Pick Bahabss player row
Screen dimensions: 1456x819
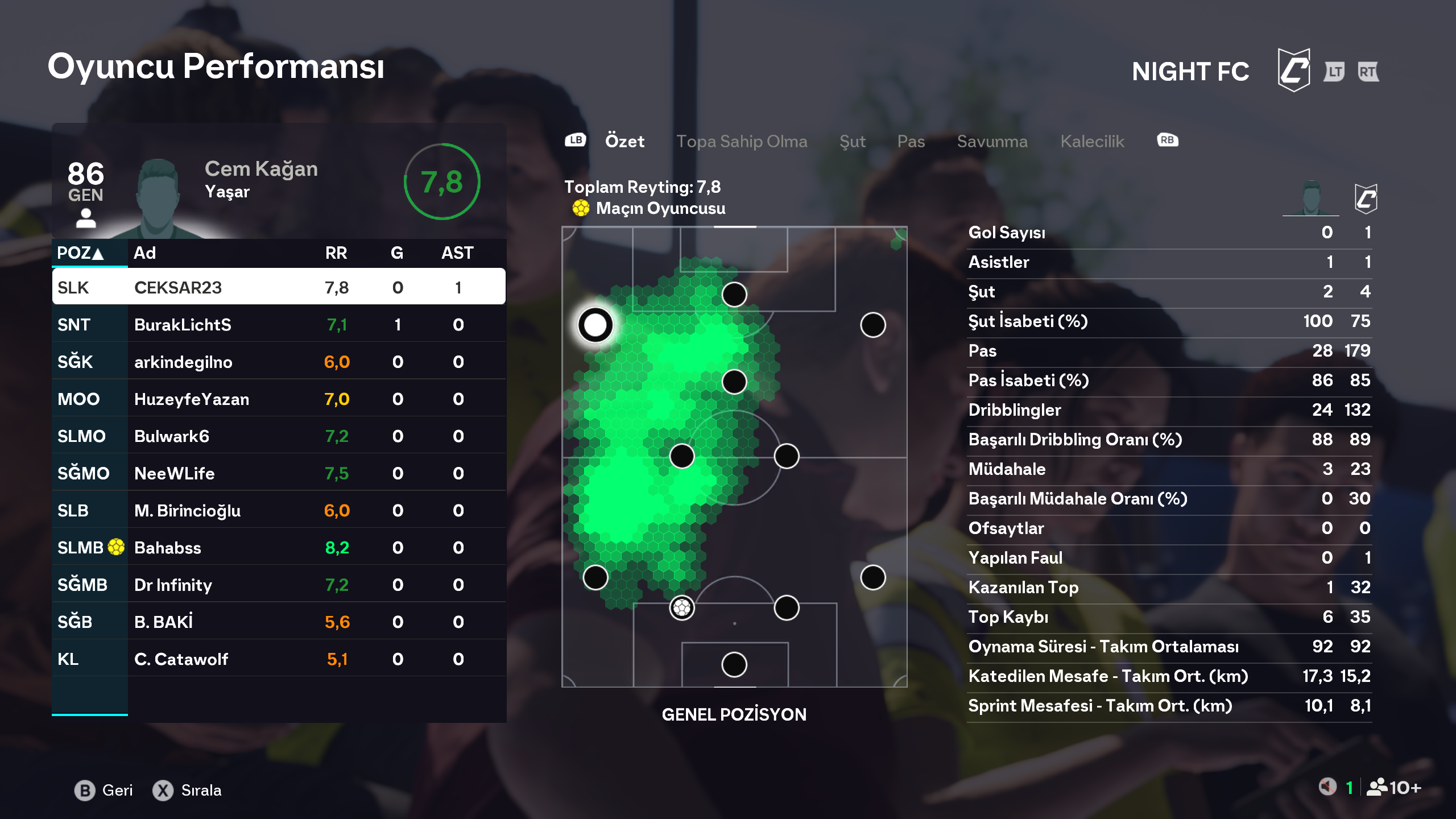[x=279, y=548]
